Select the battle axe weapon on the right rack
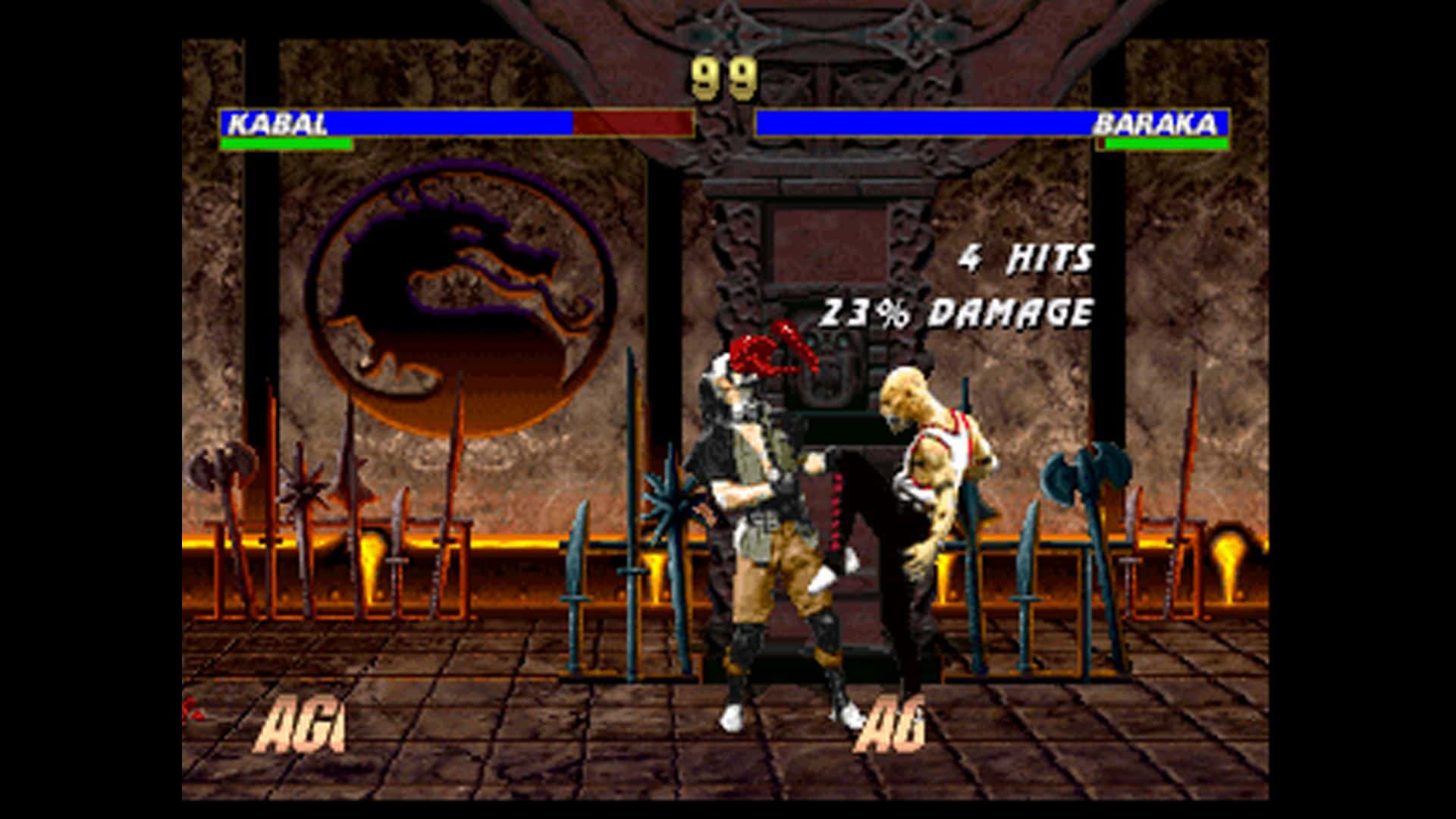Image resolution: width=1456 pixels, height=819 pixels. point(1084,470)
